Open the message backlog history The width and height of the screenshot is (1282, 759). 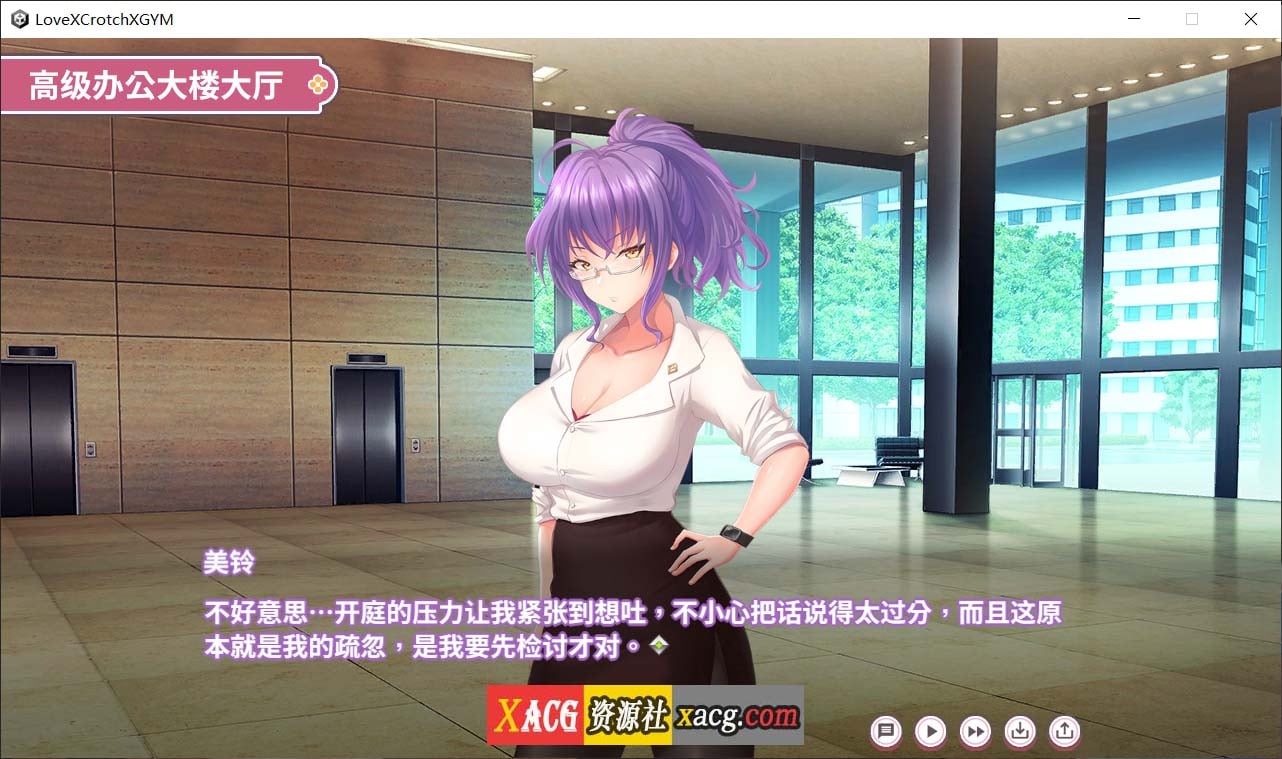pos(885,732)
